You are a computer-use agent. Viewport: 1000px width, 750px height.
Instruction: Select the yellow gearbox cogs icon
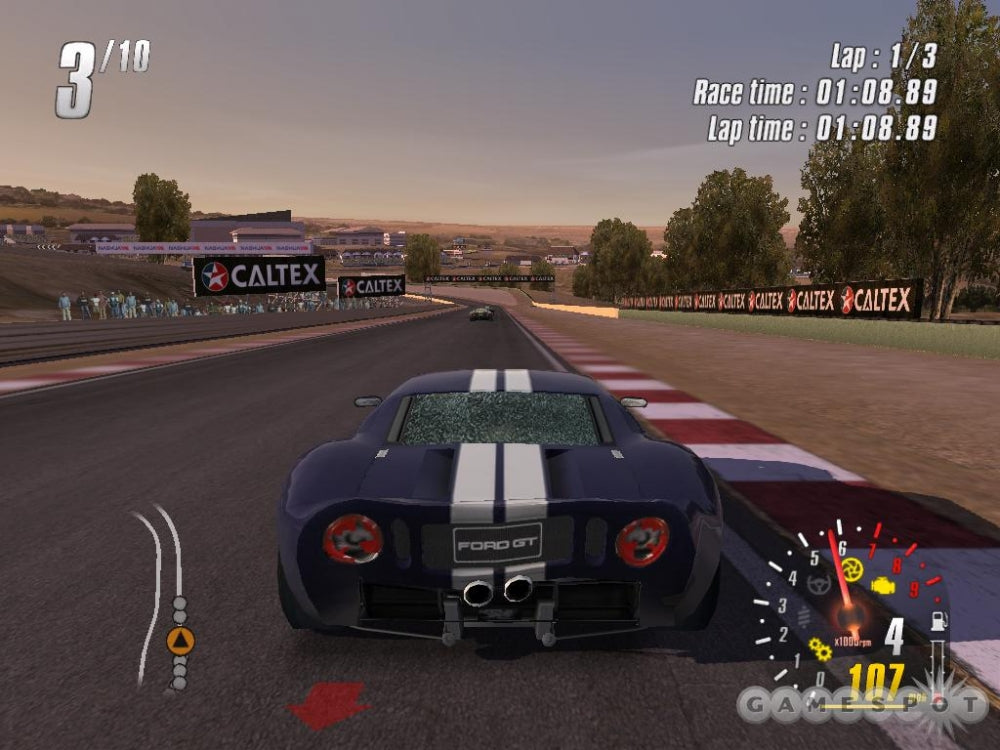click(820, 649)
